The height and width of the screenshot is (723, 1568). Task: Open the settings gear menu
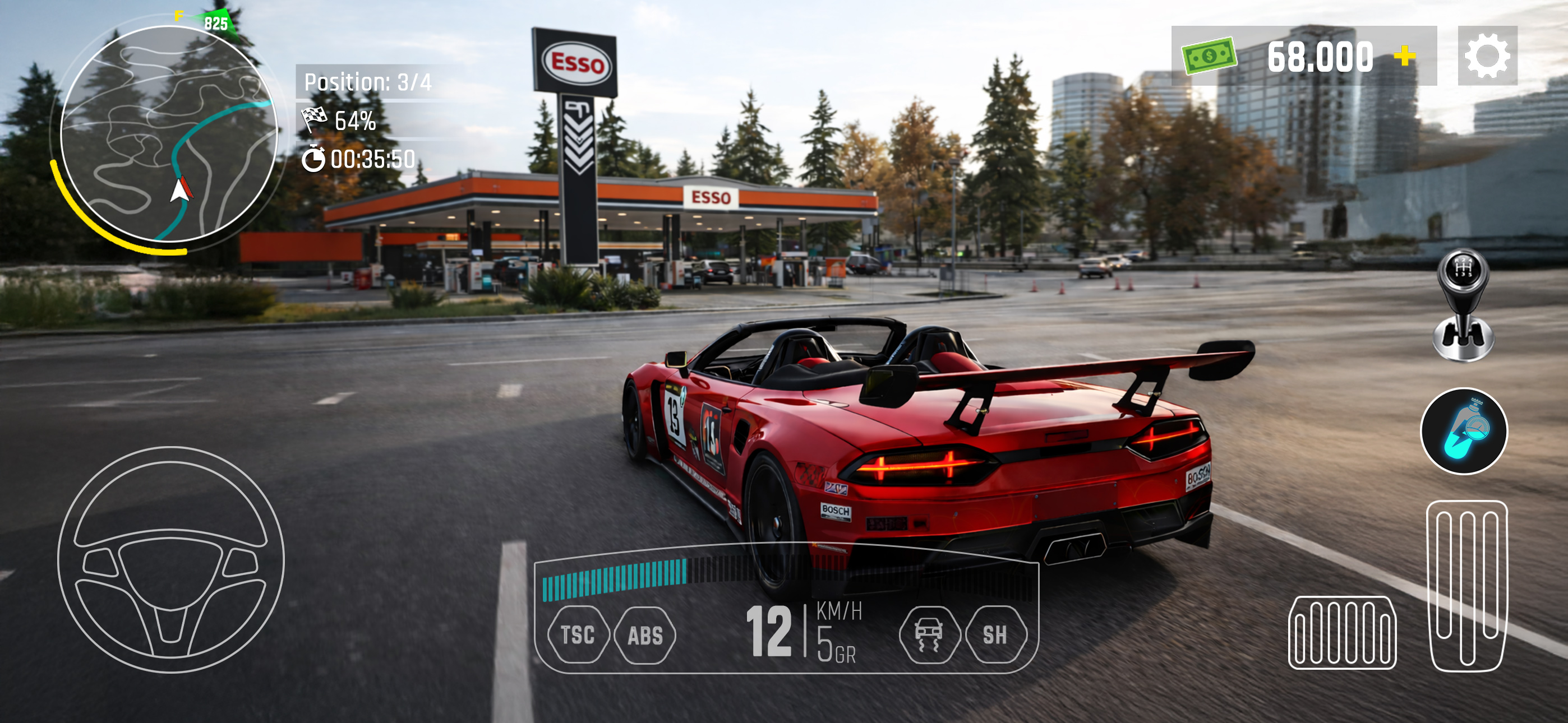(1487, 56)
